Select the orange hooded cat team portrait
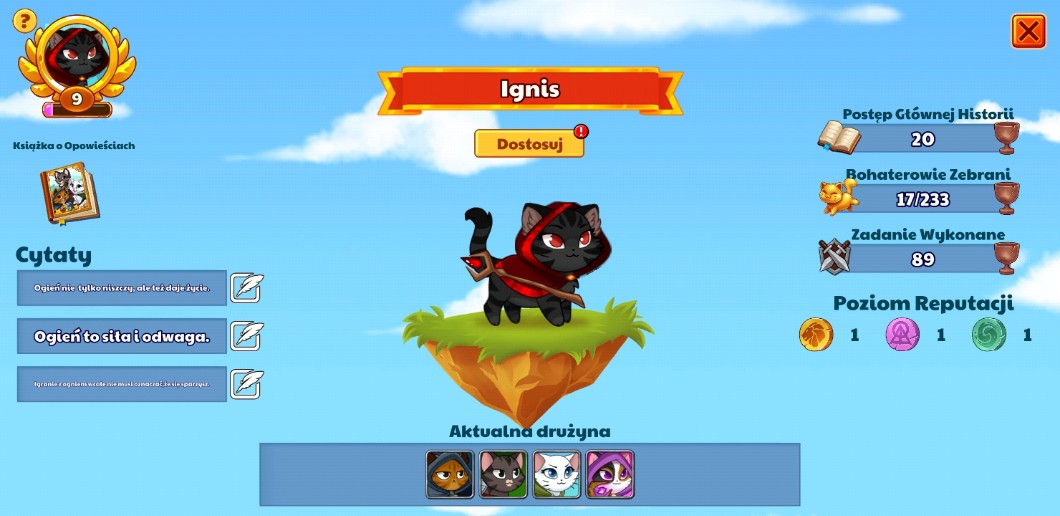1060x516 pixels. coord(450,474)
